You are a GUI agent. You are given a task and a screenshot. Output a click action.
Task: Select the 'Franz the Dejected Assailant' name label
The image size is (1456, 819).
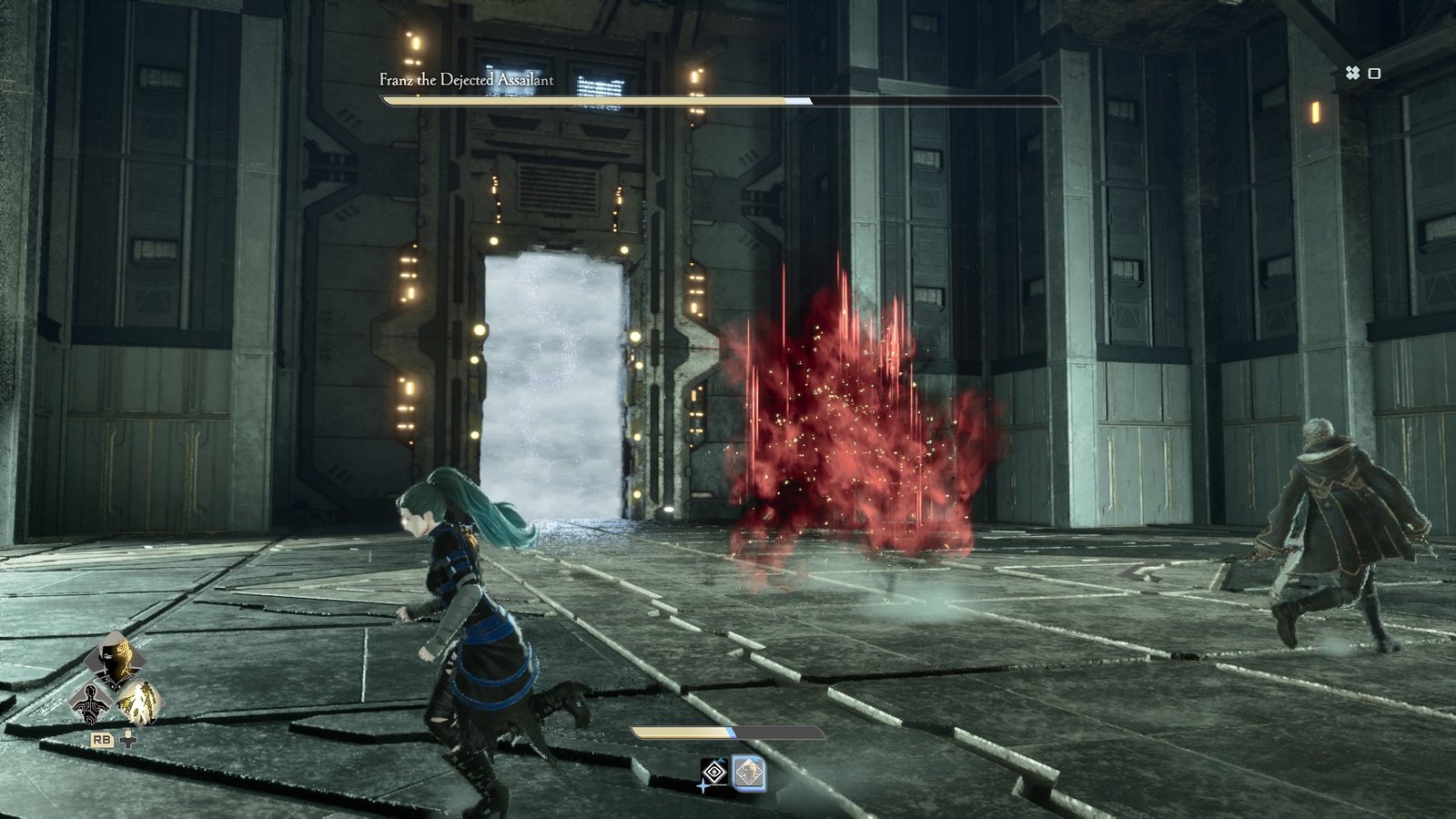click(x=465, y=79)
